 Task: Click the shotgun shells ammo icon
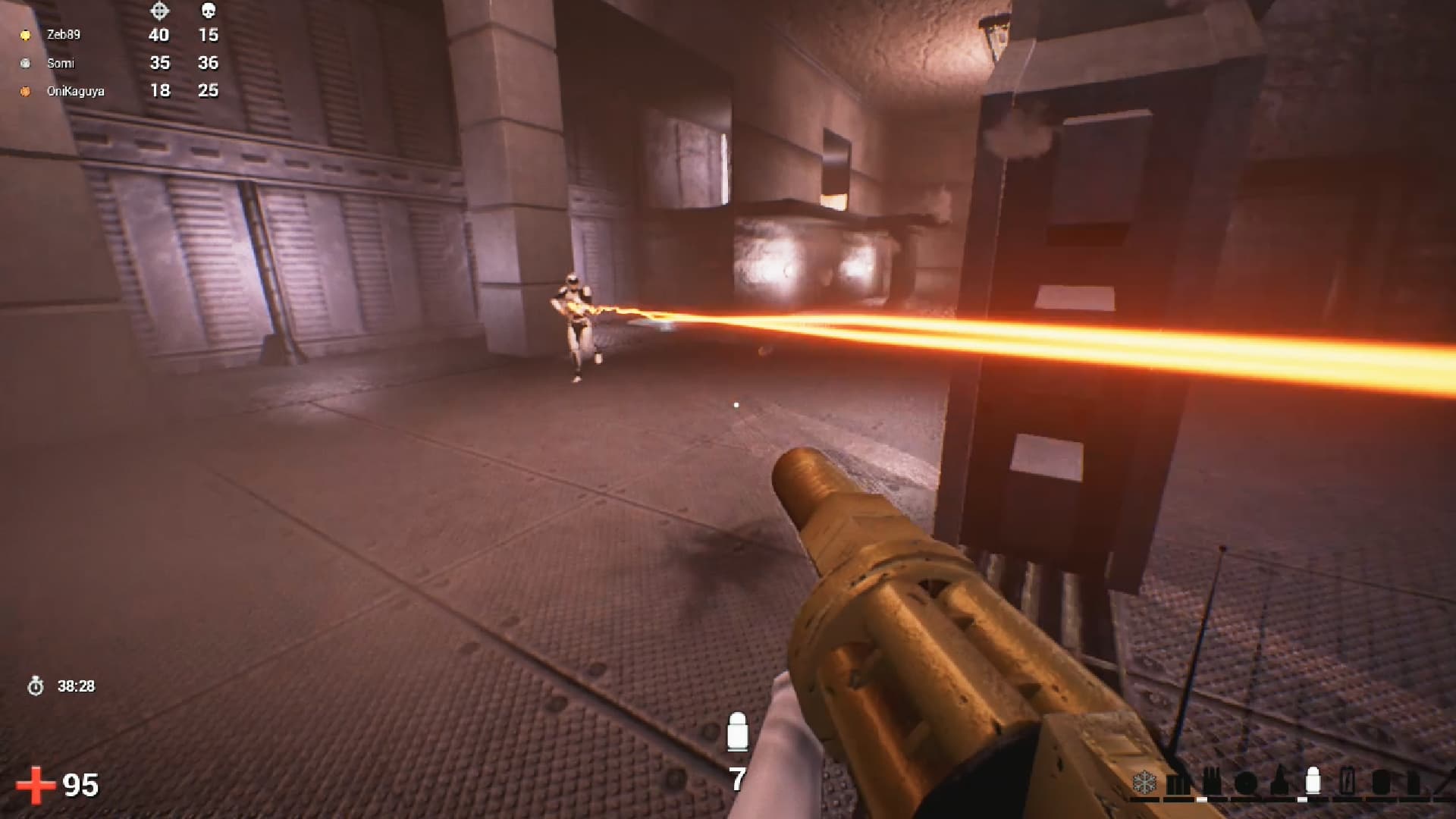pyautogui.click(x=1176, y=783)
